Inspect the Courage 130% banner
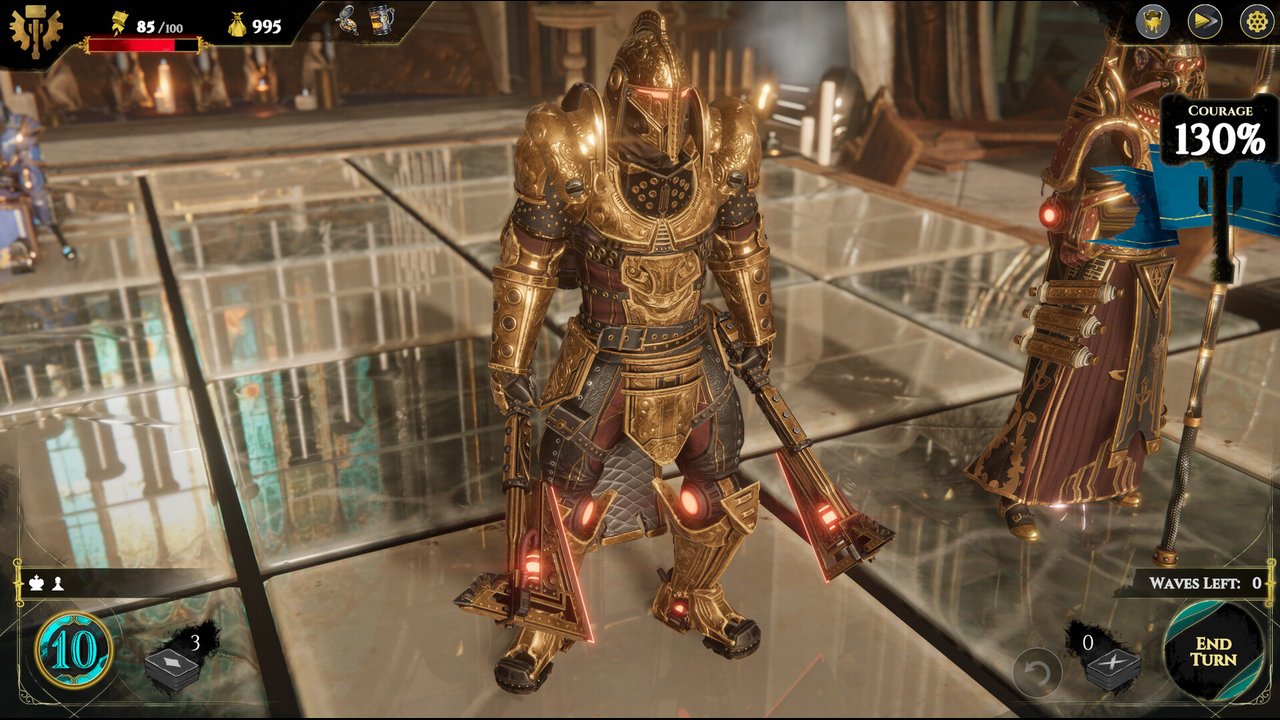 (1219, 135)
